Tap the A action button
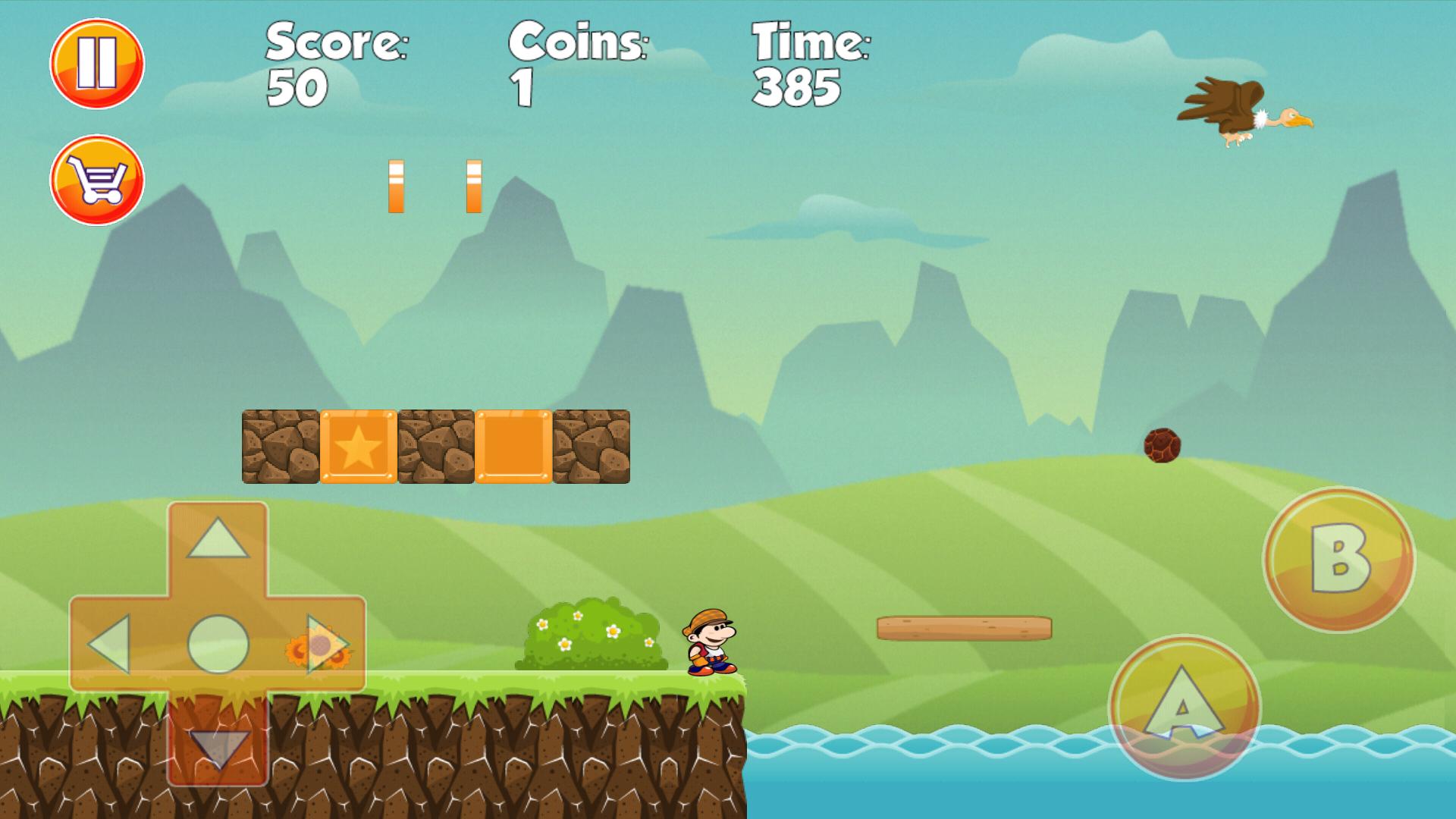 click(1184, 708)
